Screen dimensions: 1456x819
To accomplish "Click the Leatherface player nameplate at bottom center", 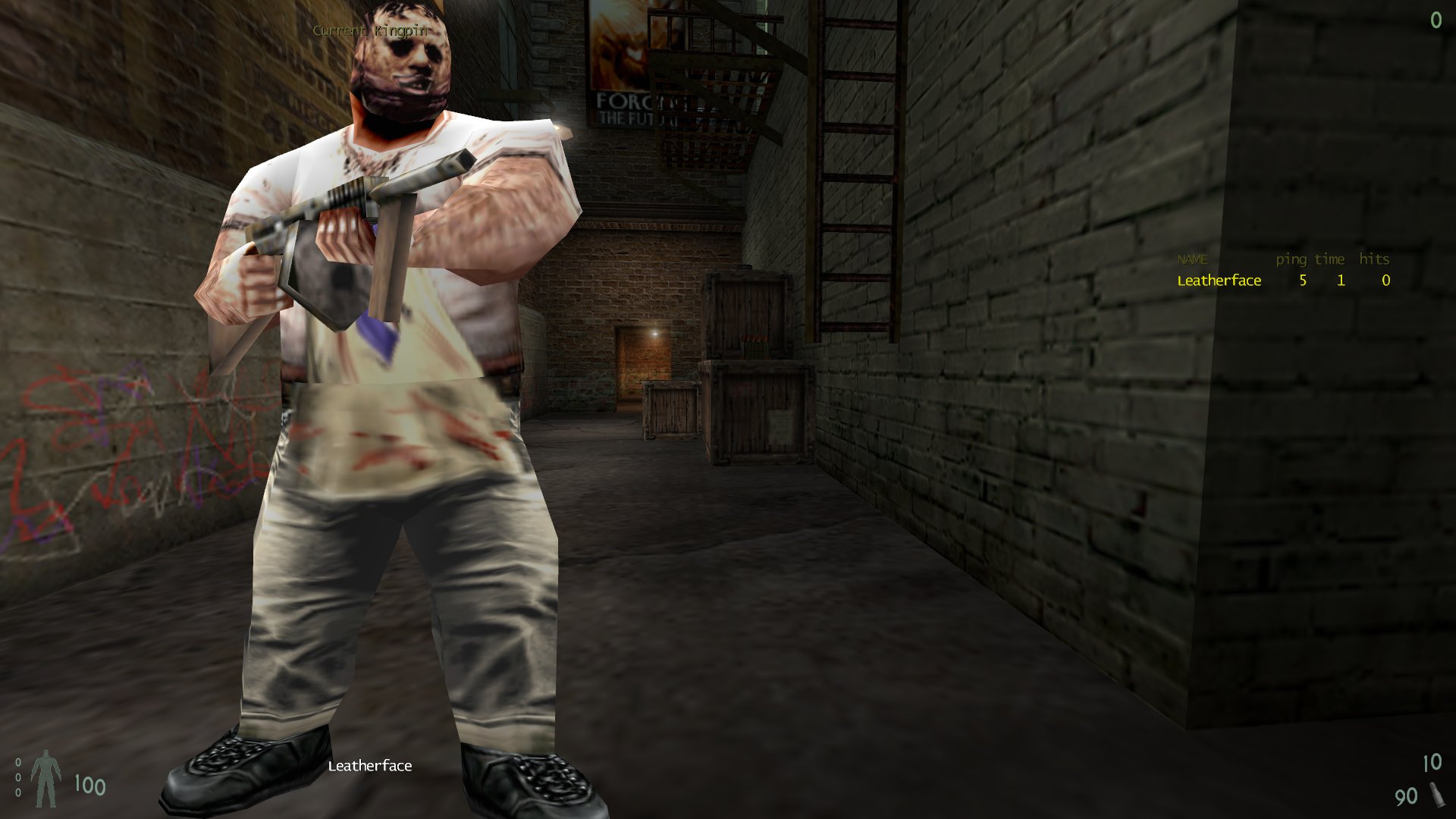I will pos(369,766).
